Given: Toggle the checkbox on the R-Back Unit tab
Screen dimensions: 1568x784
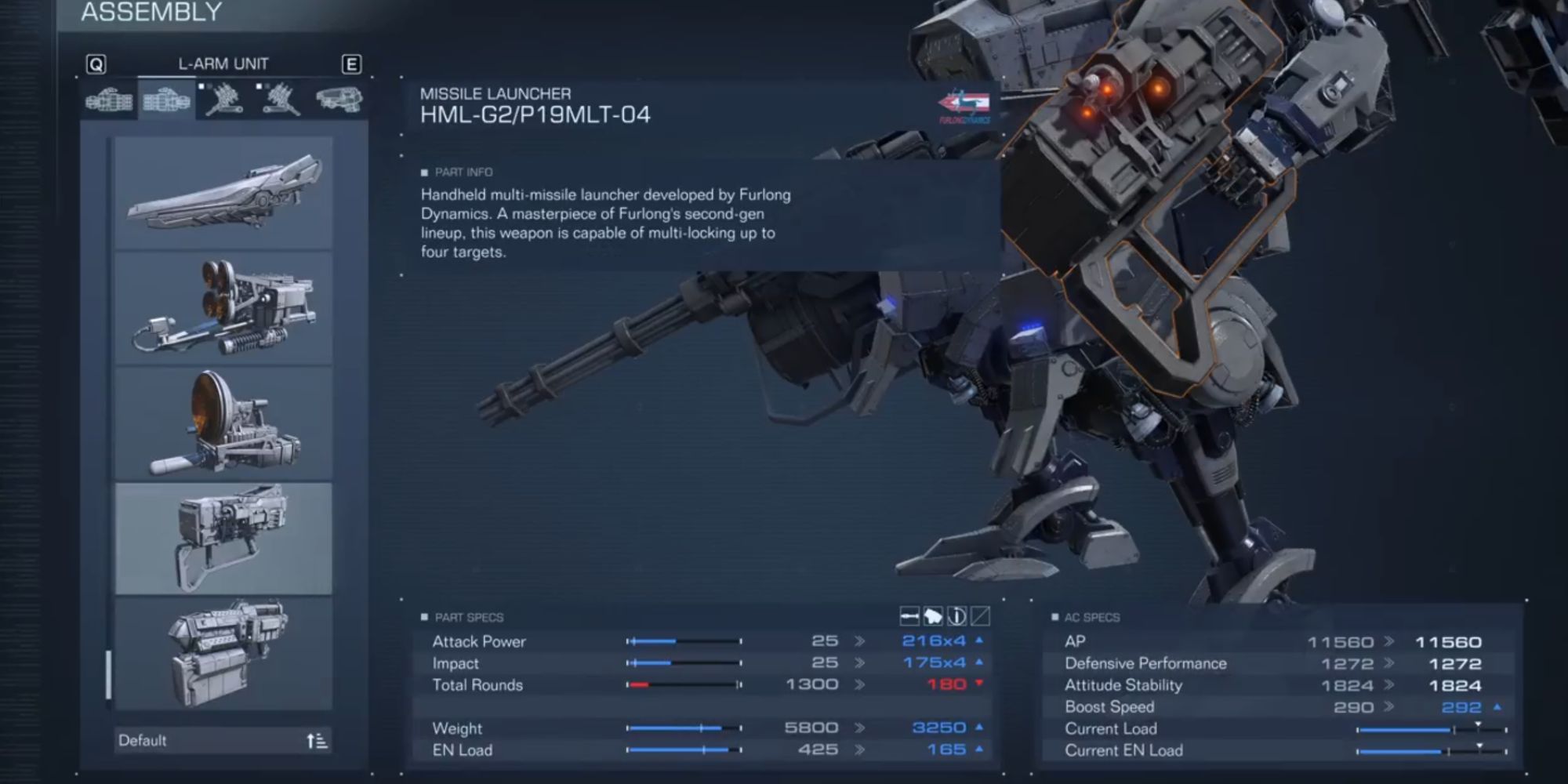Looking at the screenshot, I should pyautogui.click(x=202, y=86).
